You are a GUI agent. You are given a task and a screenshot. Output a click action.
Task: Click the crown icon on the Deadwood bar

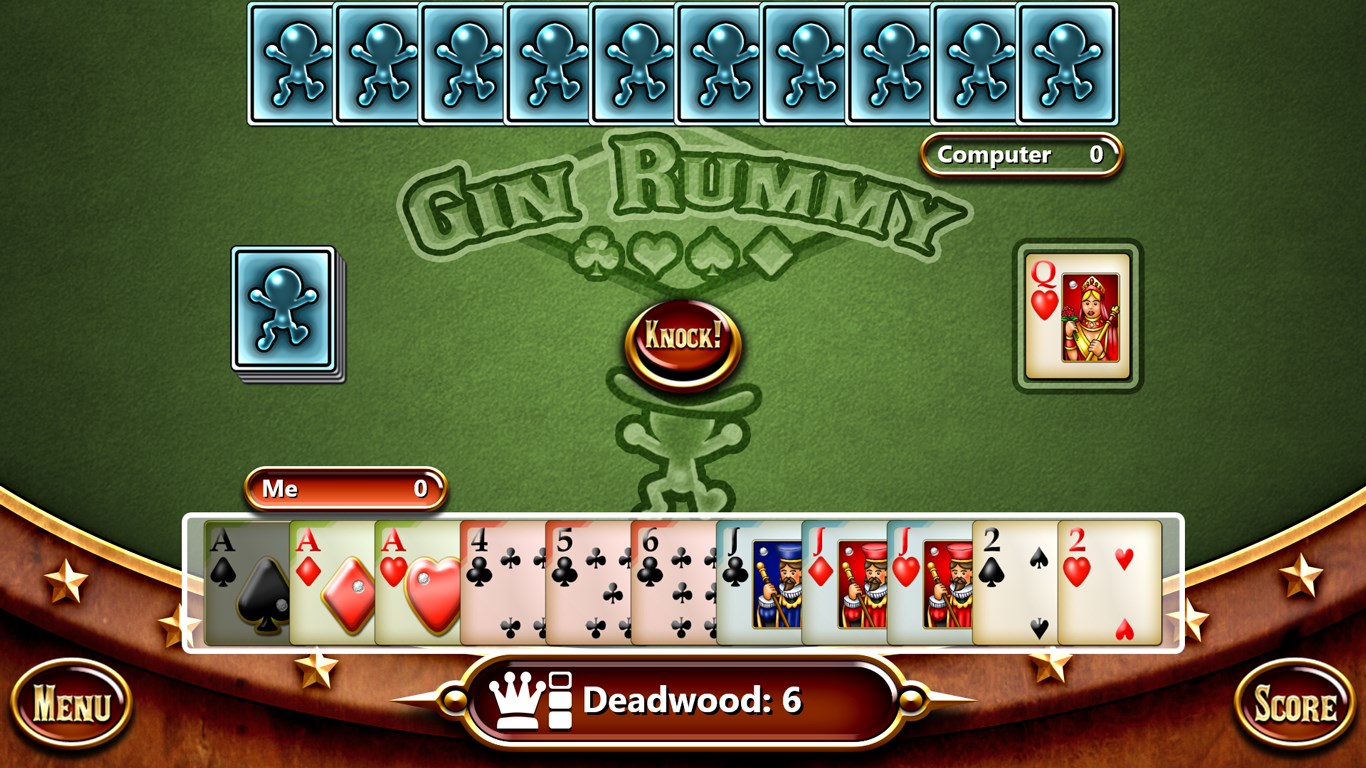click(516, 700)
